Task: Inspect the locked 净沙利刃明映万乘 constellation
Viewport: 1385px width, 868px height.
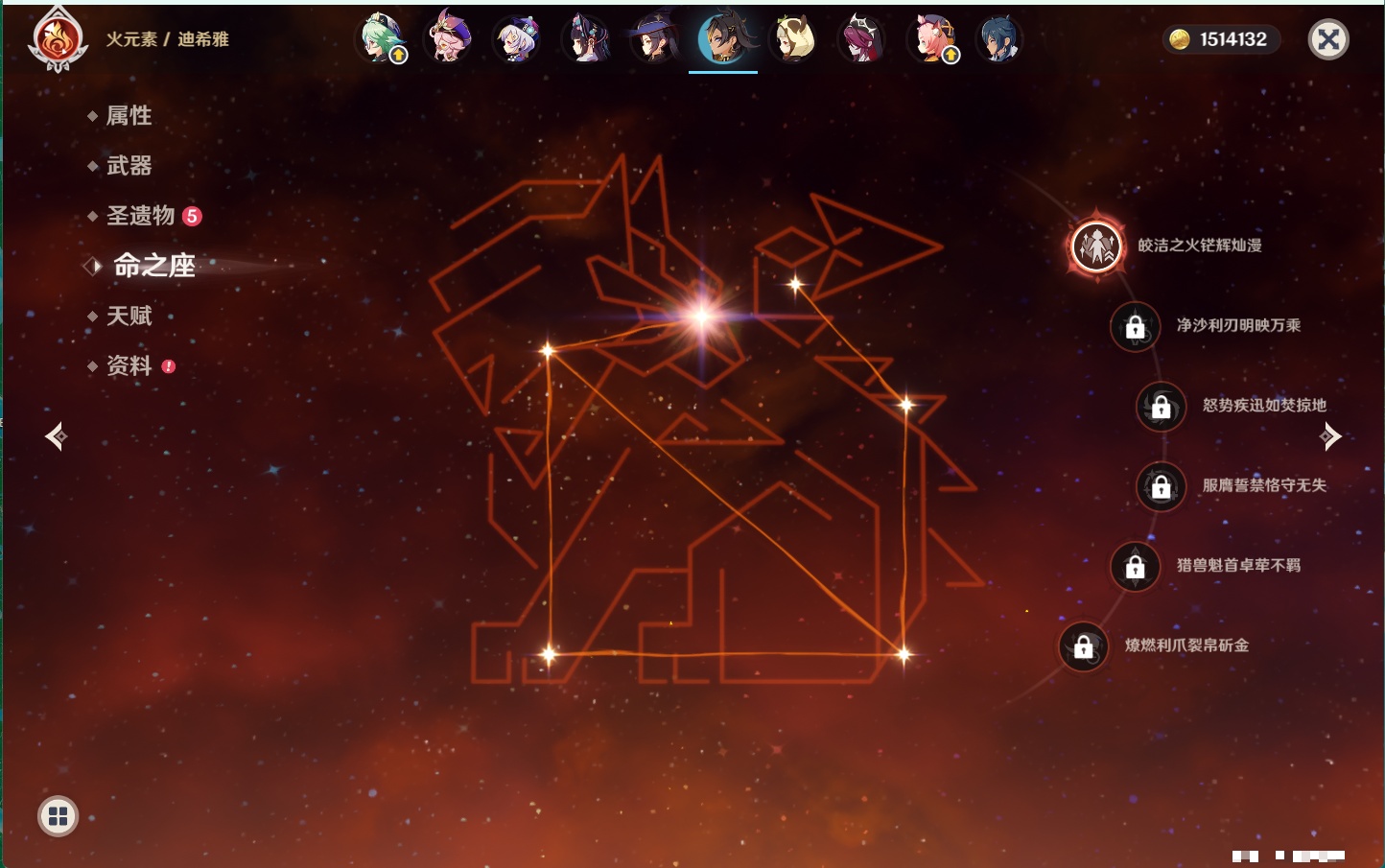Action: point(1136,326)
